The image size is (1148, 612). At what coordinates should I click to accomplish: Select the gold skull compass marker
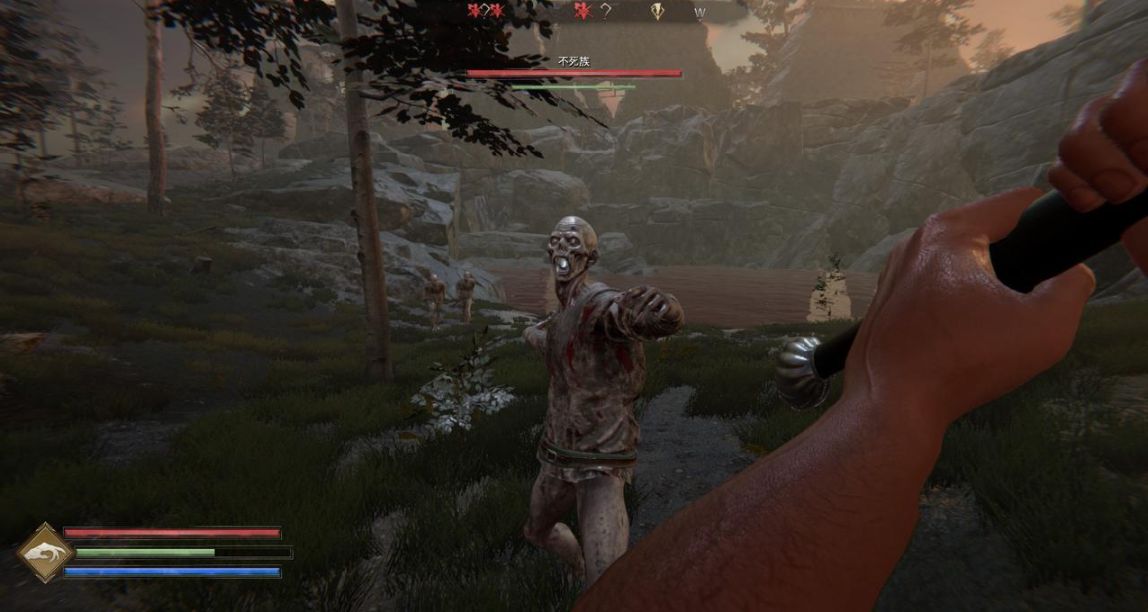tap(657, 11)
